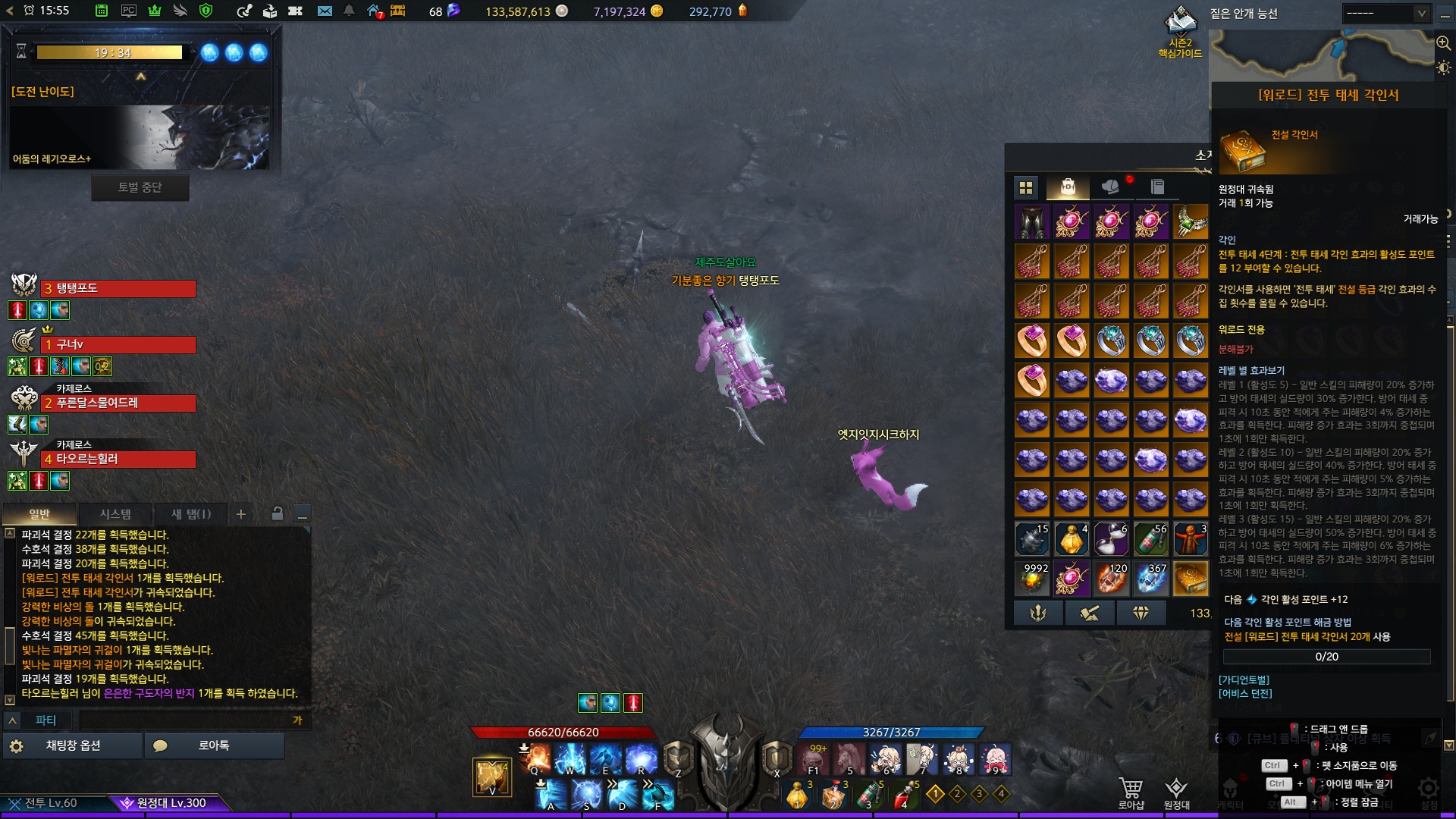Open the channel dropdown at top right
1456x819 pixels.
pyautogui.click(x=1385, y=14)
